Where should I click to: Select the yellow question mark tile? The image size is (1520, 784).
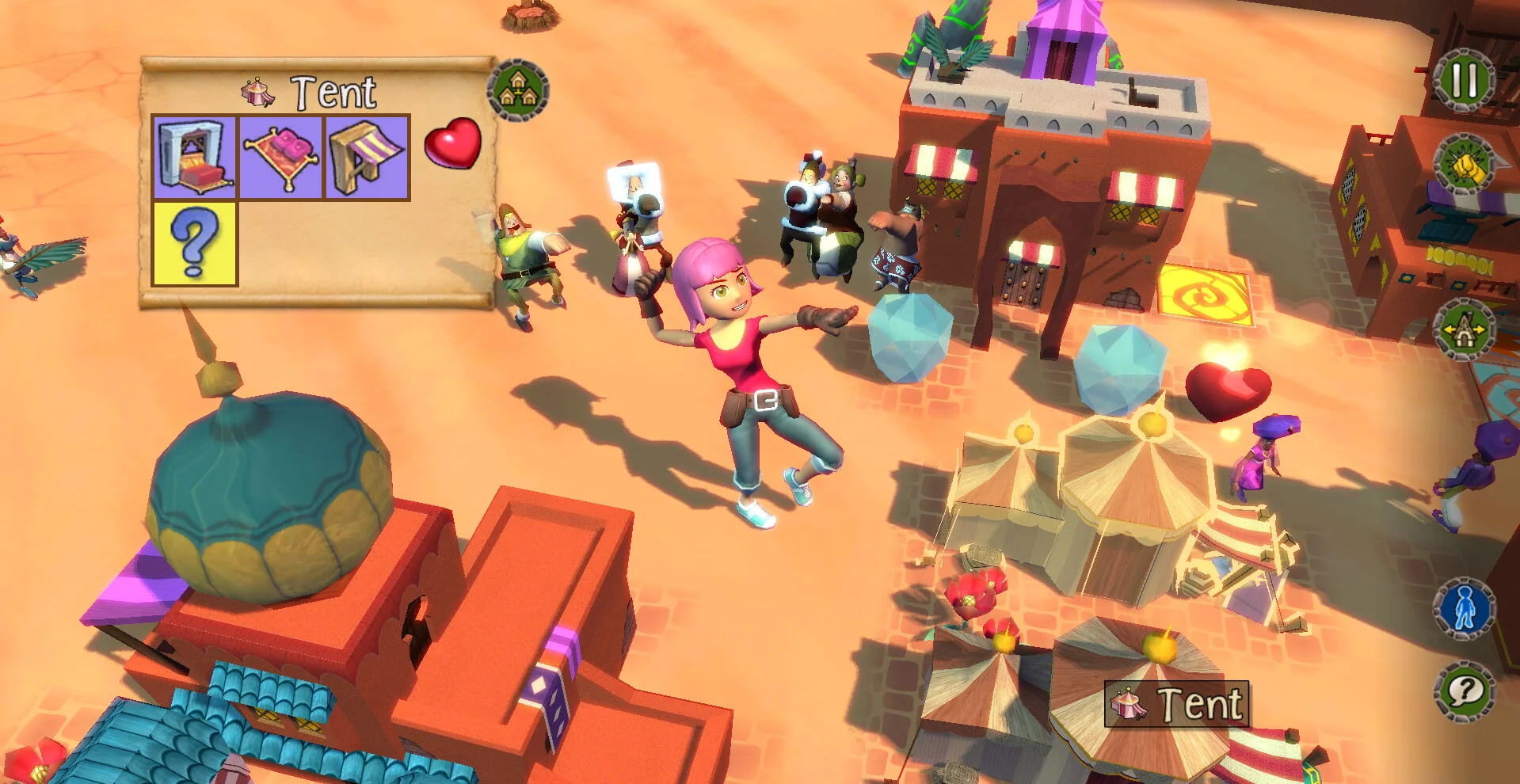(195, 243)
